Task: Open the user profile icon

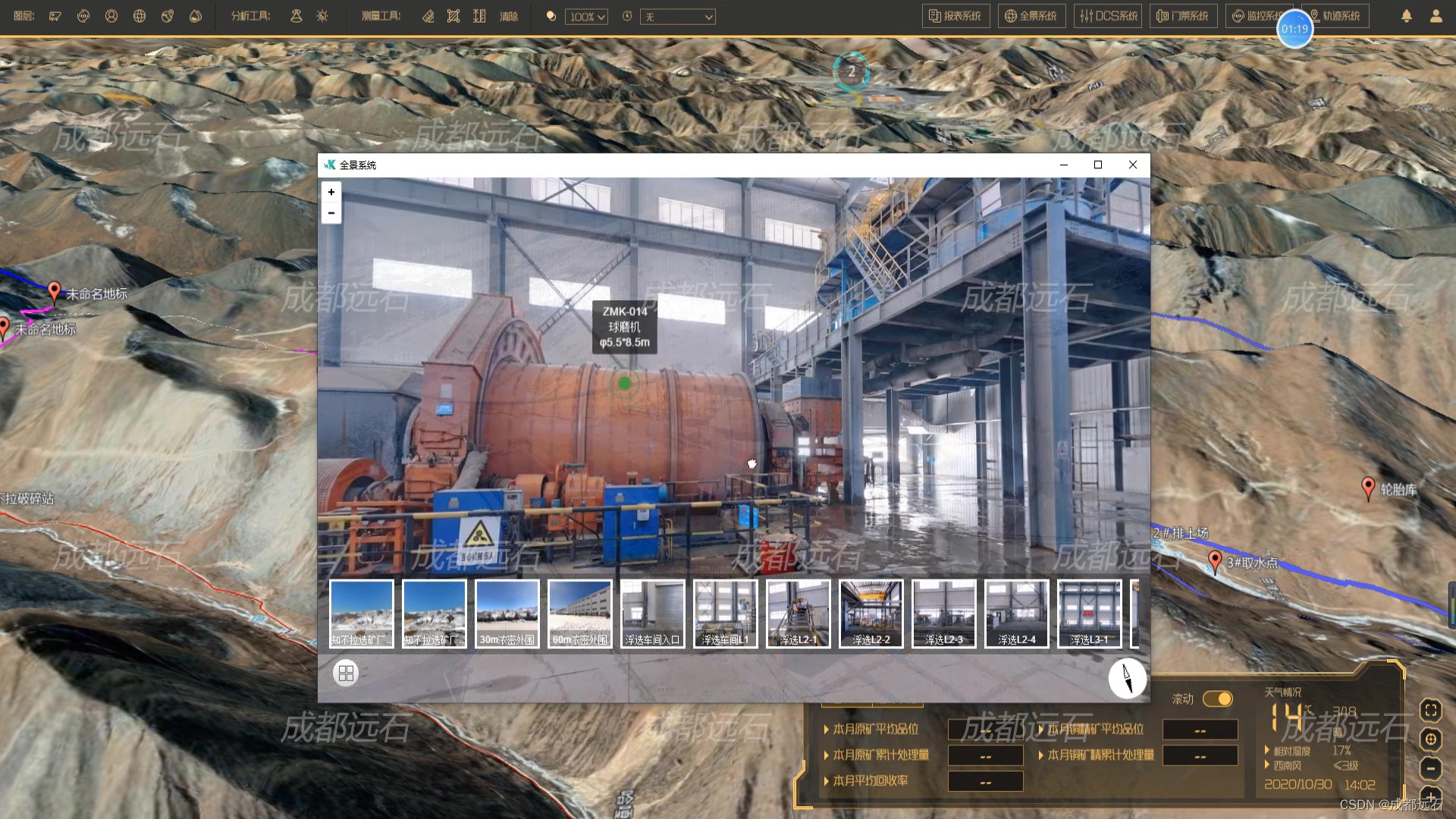Action: tap(1436, 16)
